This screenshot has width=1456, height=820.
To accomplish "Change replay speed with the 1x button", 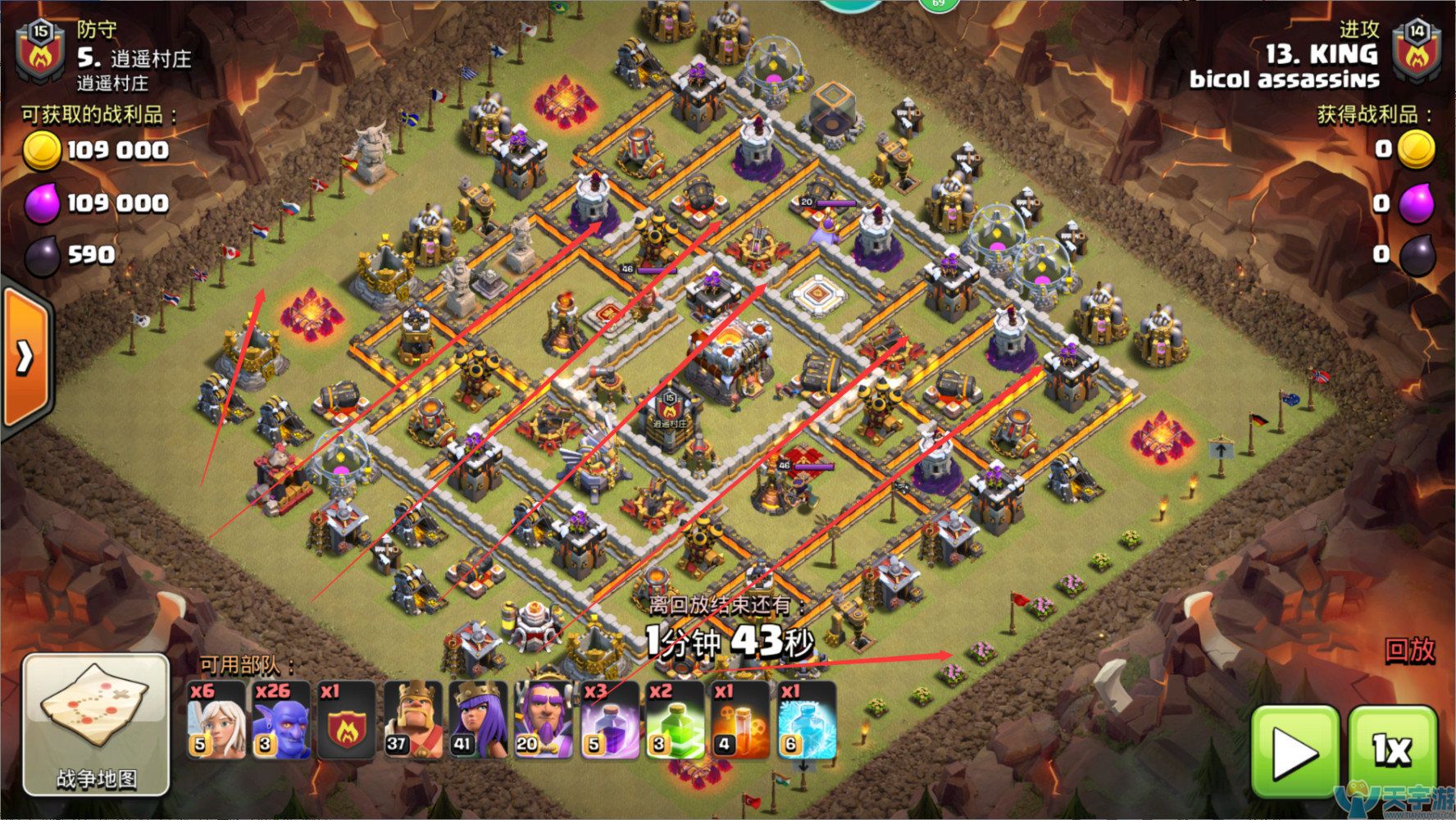I will click(x=1392, y=749).
